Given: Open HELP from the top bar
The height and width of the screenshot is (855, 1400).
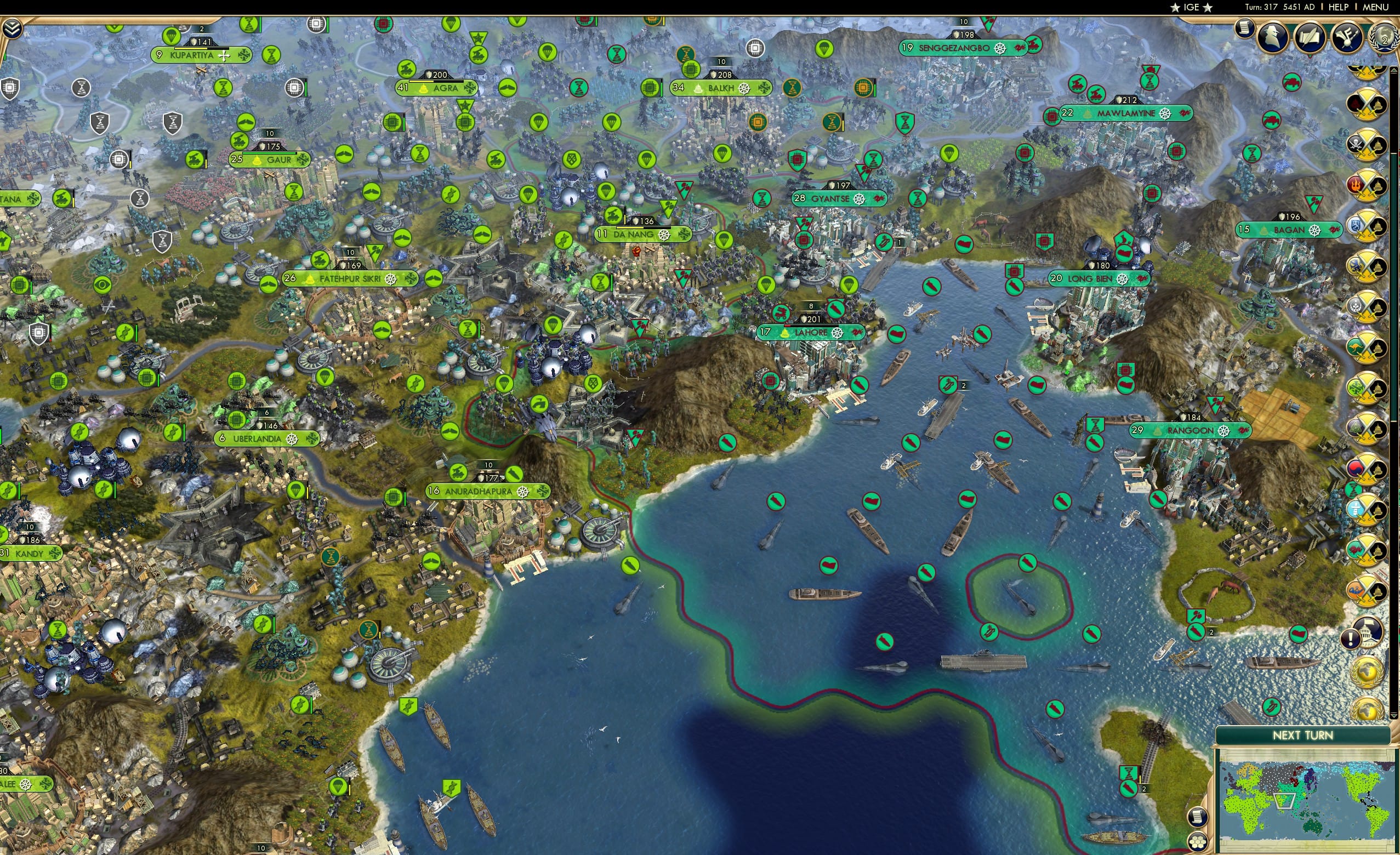Looking at the screenshot, I should [1339, 7].
